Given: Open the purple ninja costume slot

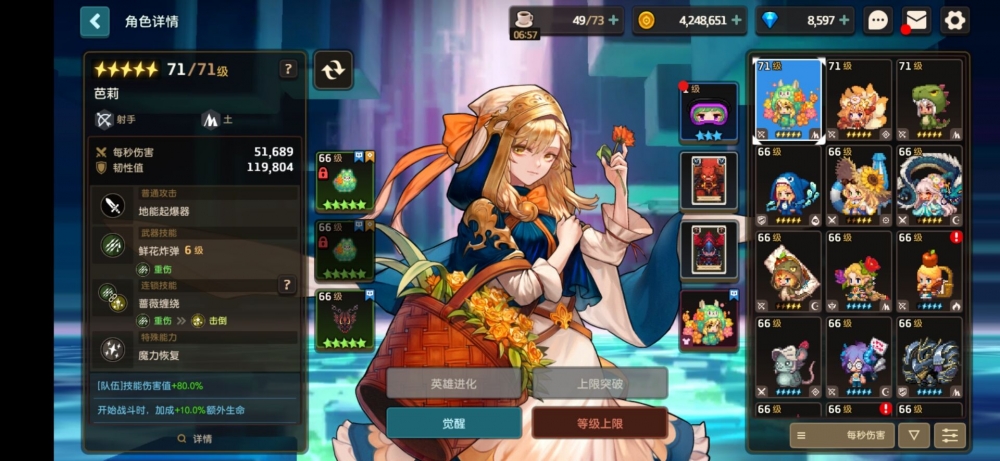Looking at the screenshot, I should [708, 112].
